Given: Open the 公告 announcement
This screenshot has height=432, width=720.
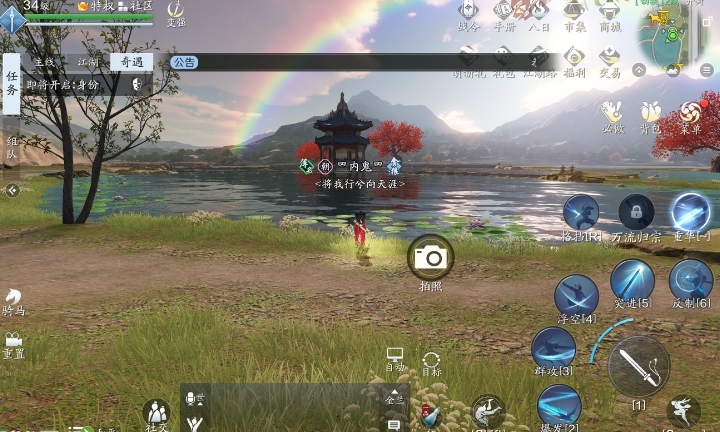Looking at the screenshot, I should click(x=183, y=62).
